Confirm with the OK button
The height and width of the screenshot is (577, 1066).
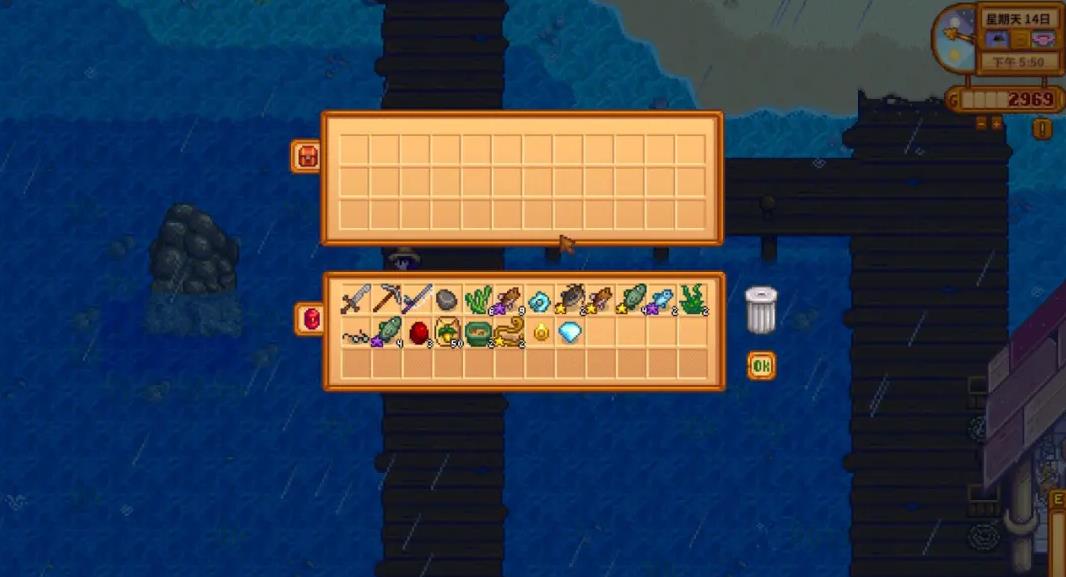(761, 366)
